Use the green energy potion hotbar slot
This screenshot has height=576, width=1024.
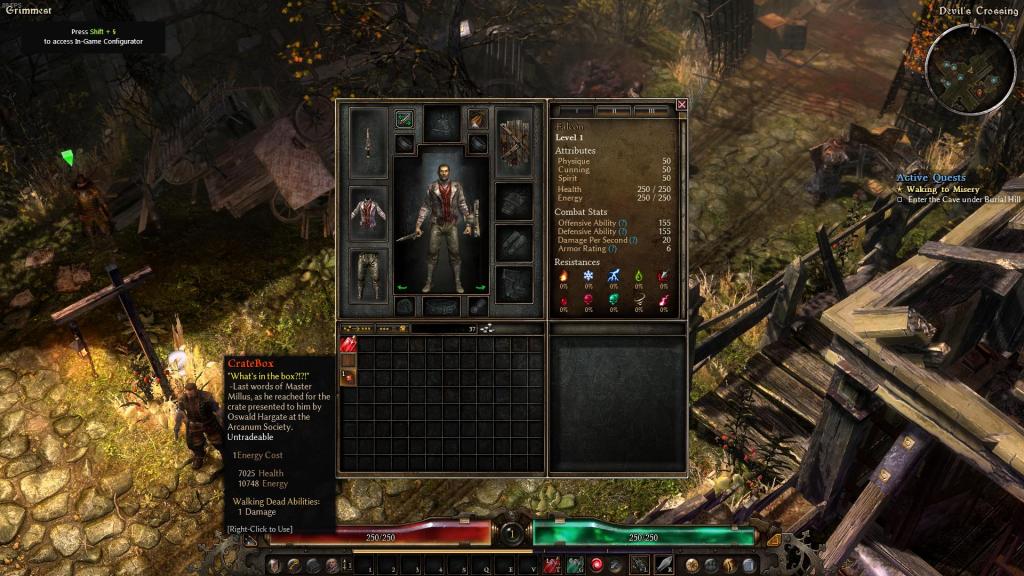tap(575, 565)
